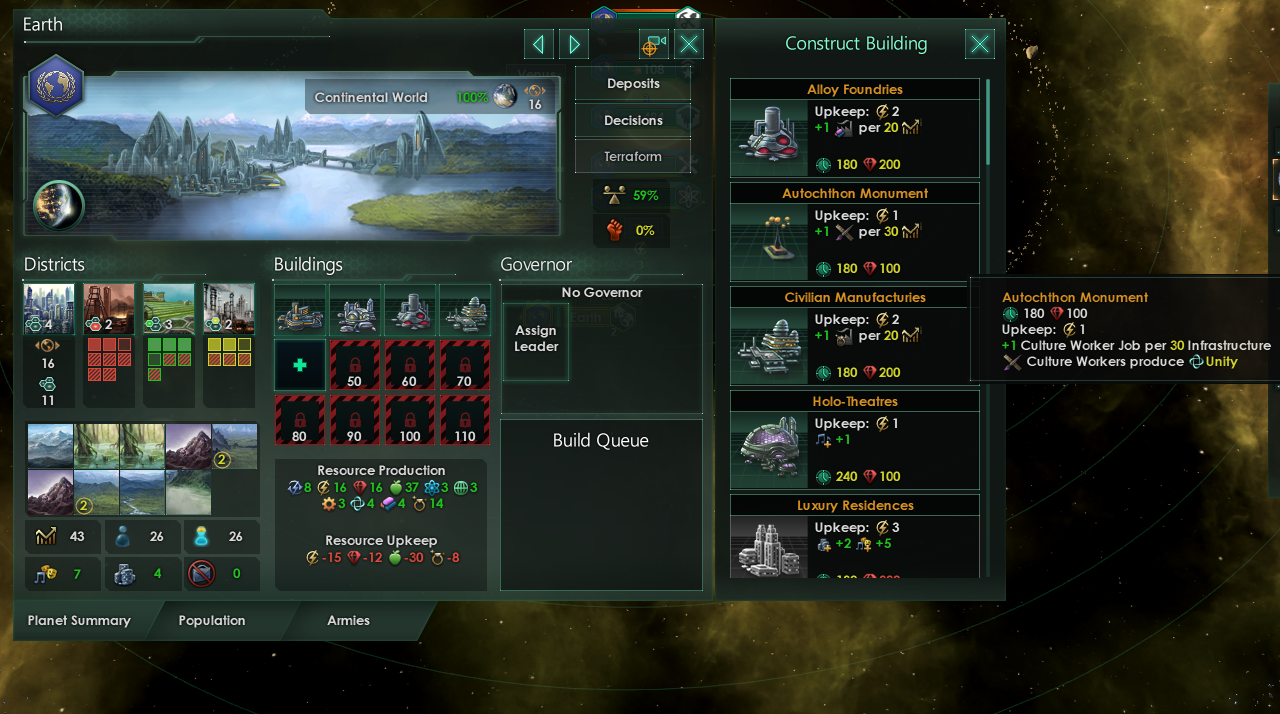This screenshot has height=714, width=1280.
Task: Show the Planet Summary tab
Action: (x=79, y=620)
